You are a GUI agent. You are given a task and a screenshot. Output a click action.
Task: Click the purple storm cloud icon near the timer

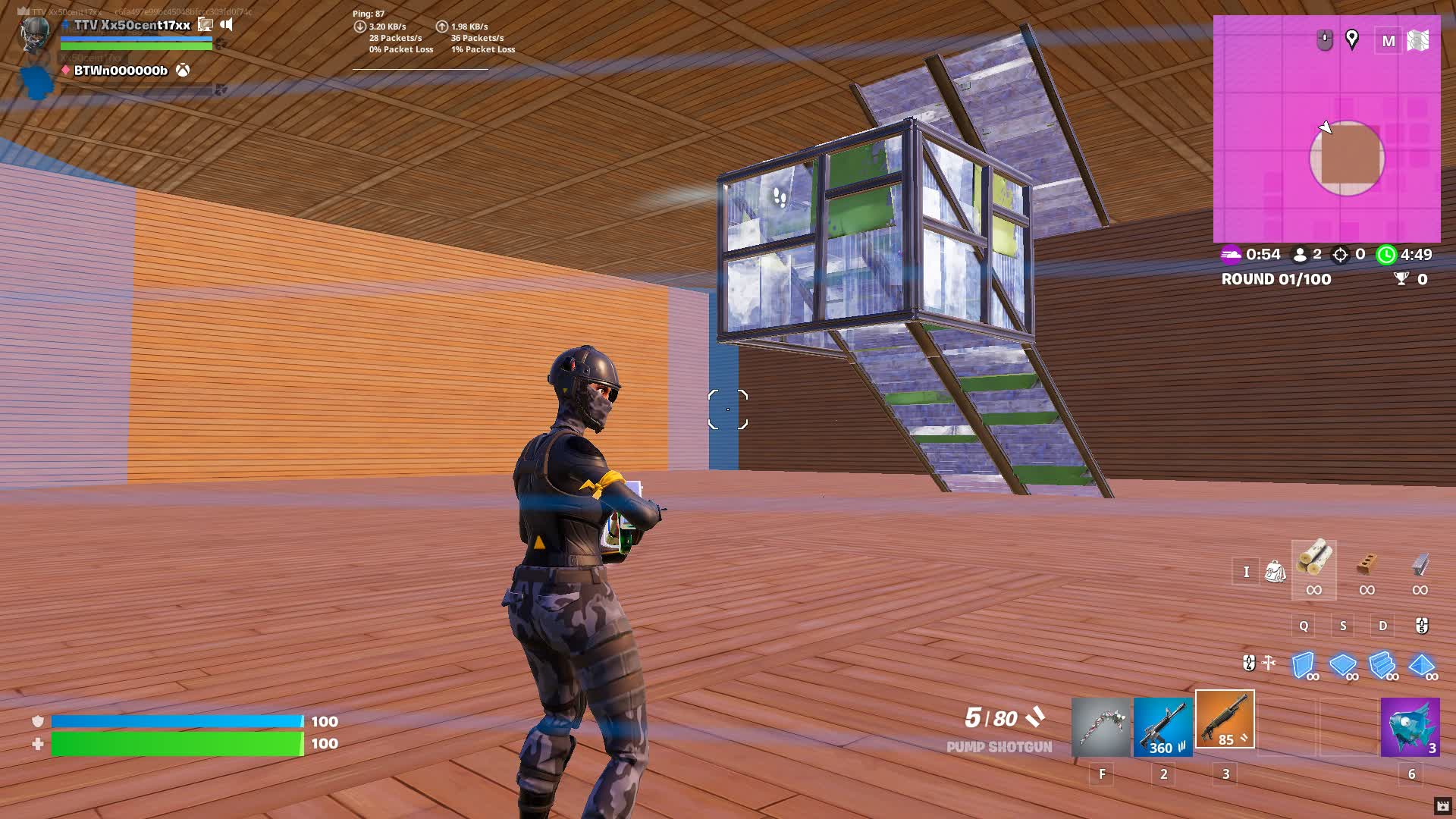1232,255
